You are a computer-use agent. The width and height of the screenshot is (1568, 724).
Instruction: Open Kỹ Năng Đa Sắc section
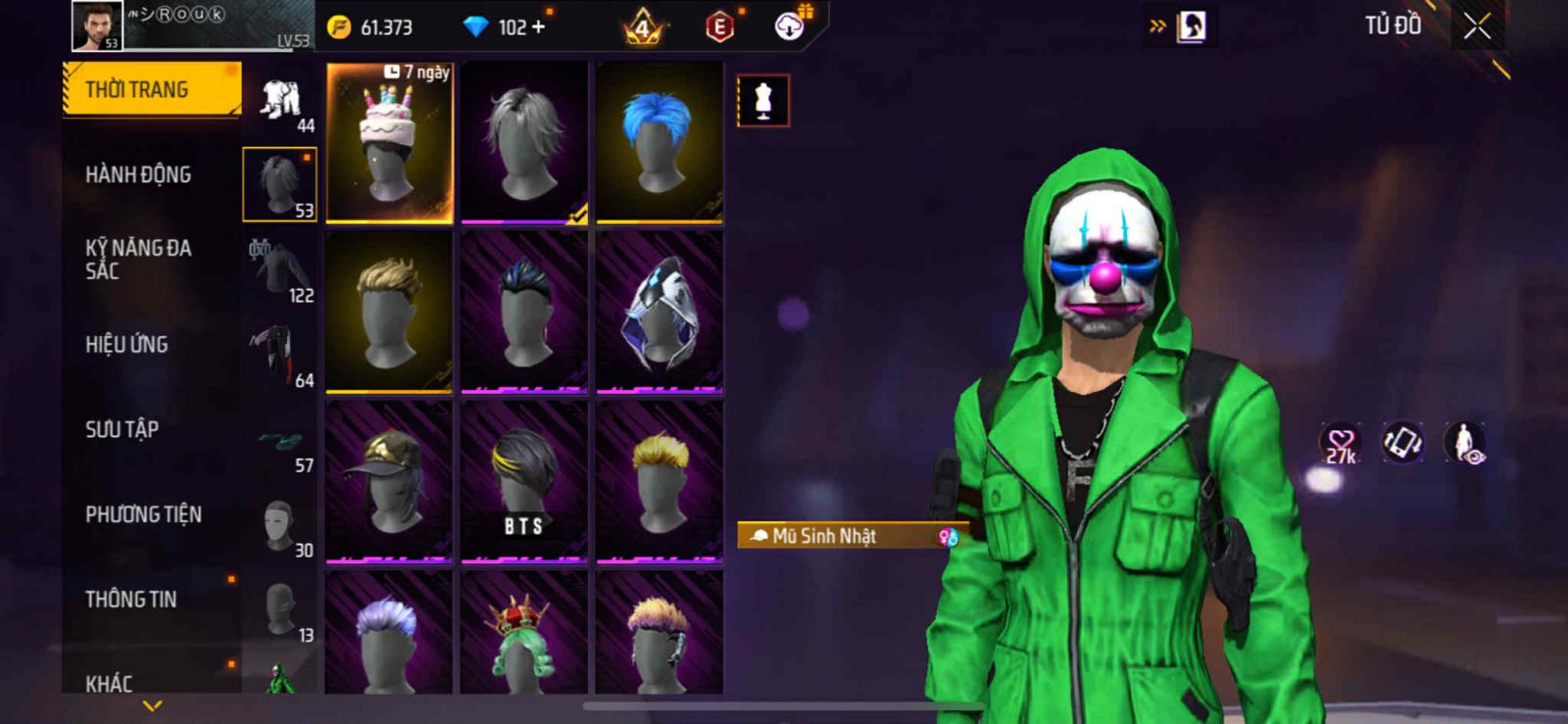pyautogui.click(x=138, y=259)
